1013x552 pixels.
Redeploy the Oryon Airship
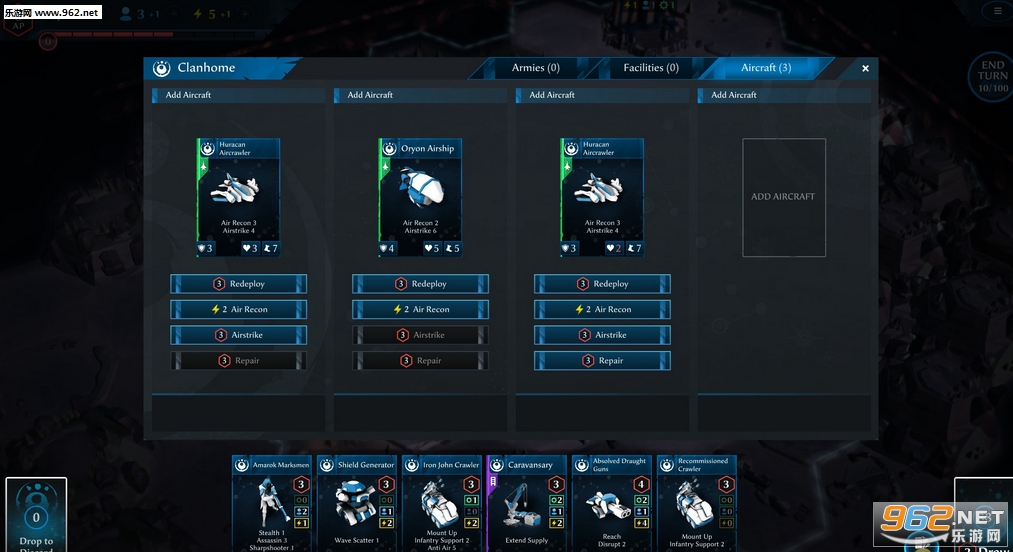click(x=420, y=284)
